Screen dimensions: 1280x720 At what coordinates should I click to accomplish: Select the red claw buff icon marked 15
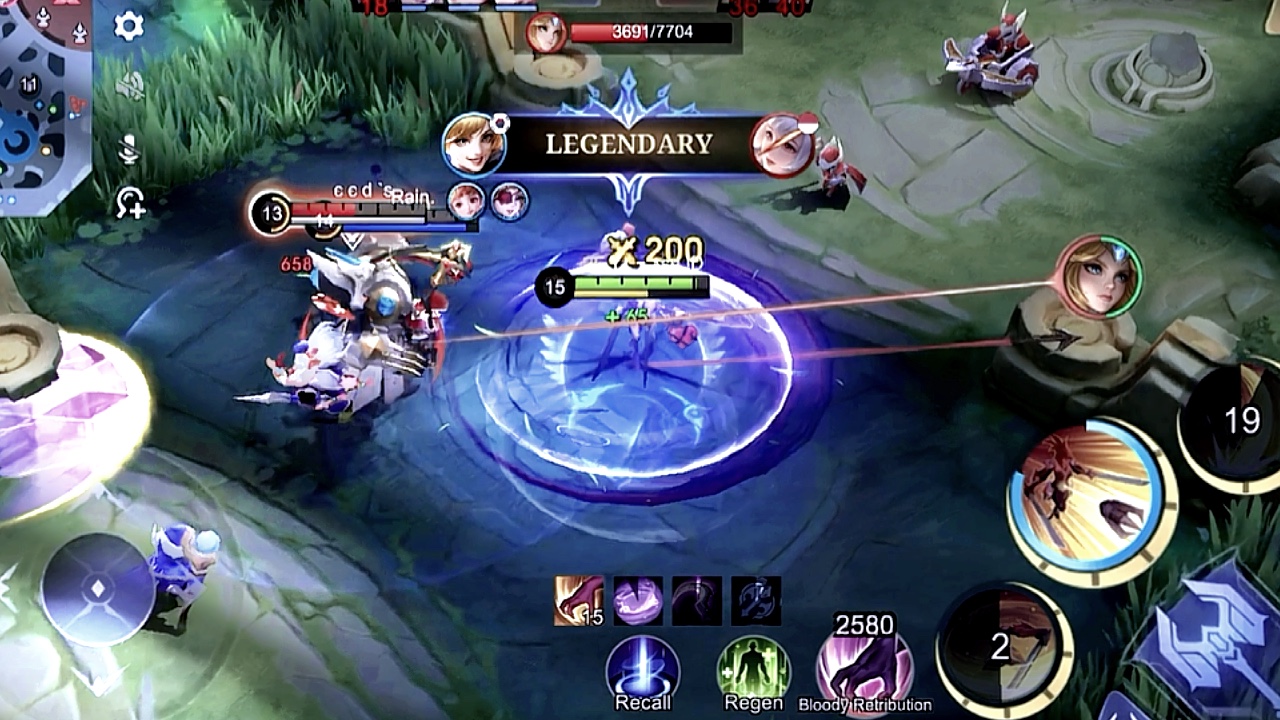tap(579, 601)
